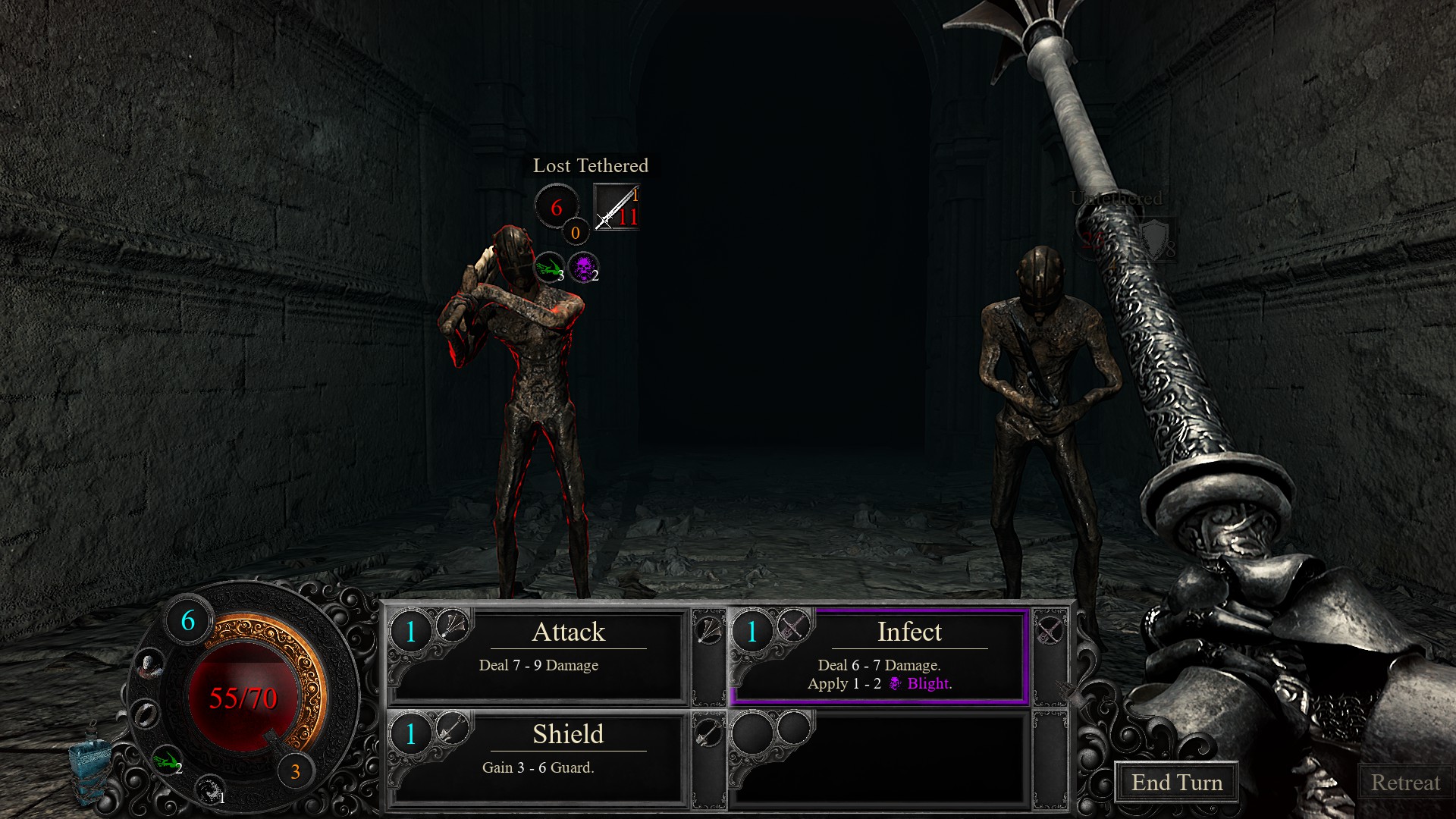Click the halberd icon beside the Shield card

[x=709, y=733]
